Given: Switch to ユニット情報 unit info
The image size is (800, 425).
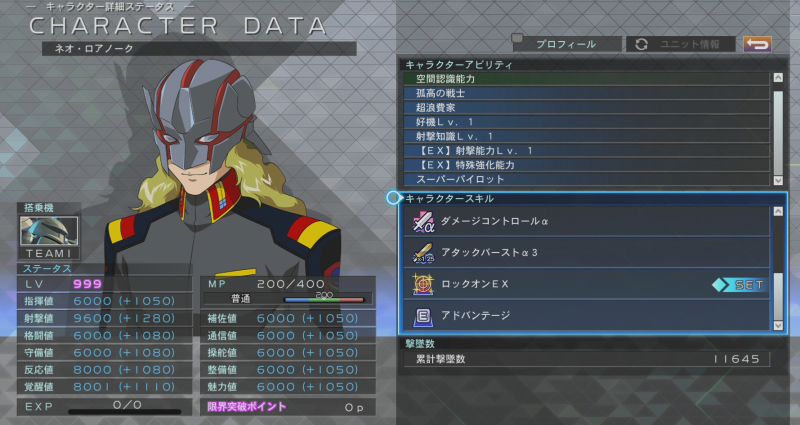Looking at the screenshot, I should point(680,44).
